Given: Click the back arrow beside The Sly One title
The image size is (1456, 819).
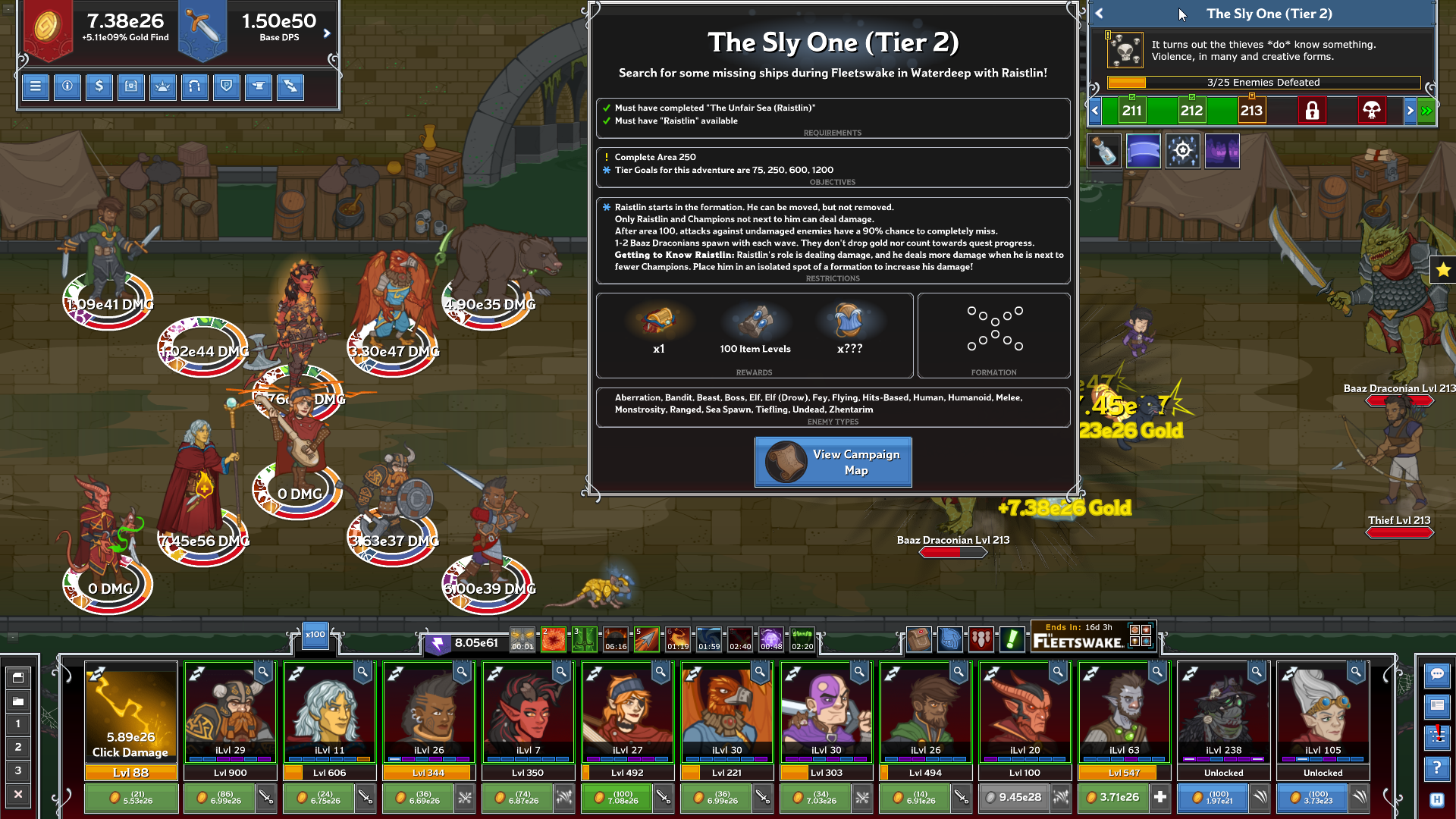Looking at the screenshot, I should [x=1100, y=14].
